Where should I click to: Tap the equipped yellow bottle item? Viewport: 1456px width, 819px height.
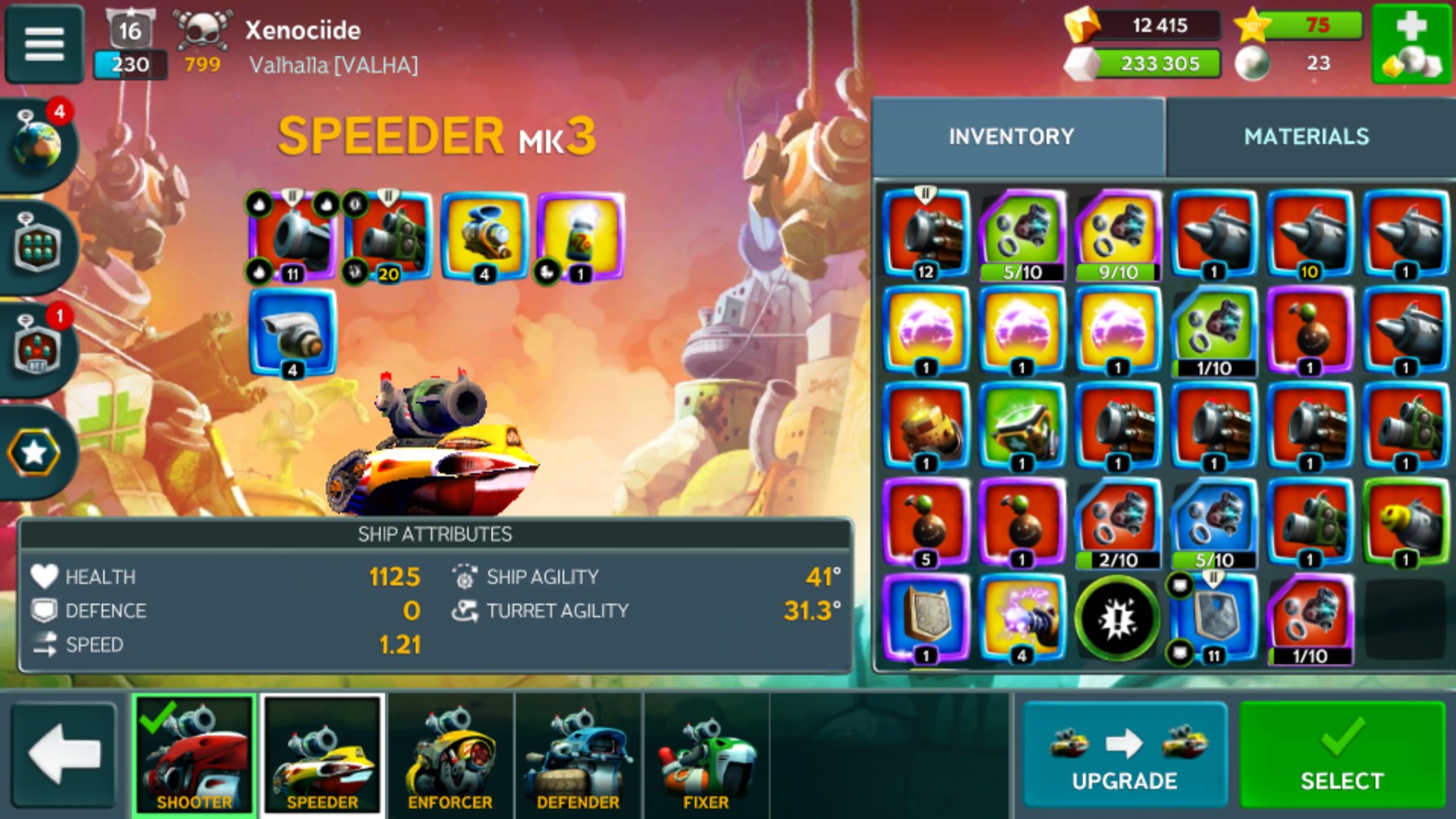pyautogui.click(x=580, y=237)
